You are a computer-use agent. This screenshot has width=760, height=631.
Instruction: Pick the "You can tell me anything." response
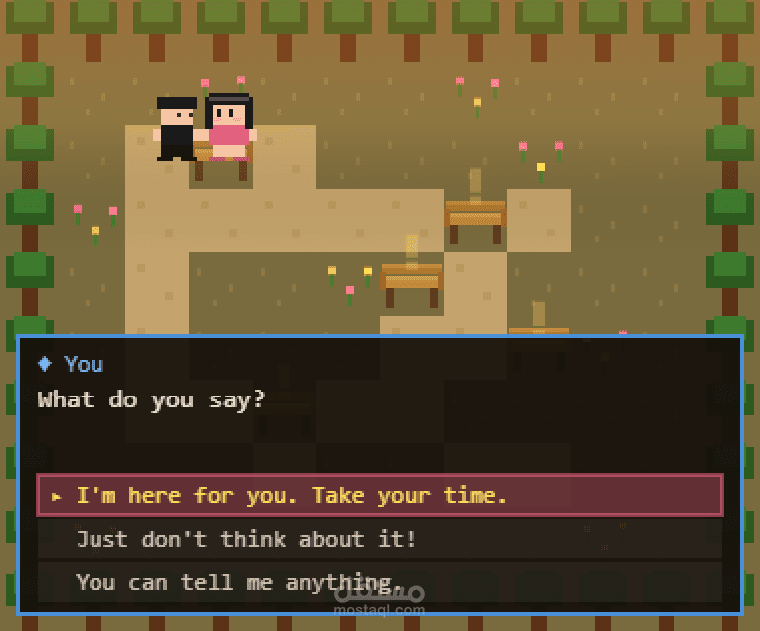click(x=380, y=582)
